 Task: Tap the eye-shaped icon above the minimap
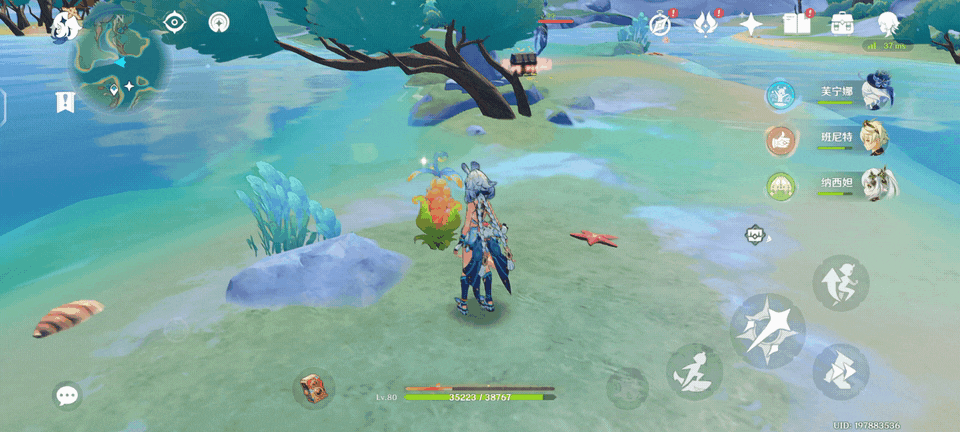coord(174,22)
